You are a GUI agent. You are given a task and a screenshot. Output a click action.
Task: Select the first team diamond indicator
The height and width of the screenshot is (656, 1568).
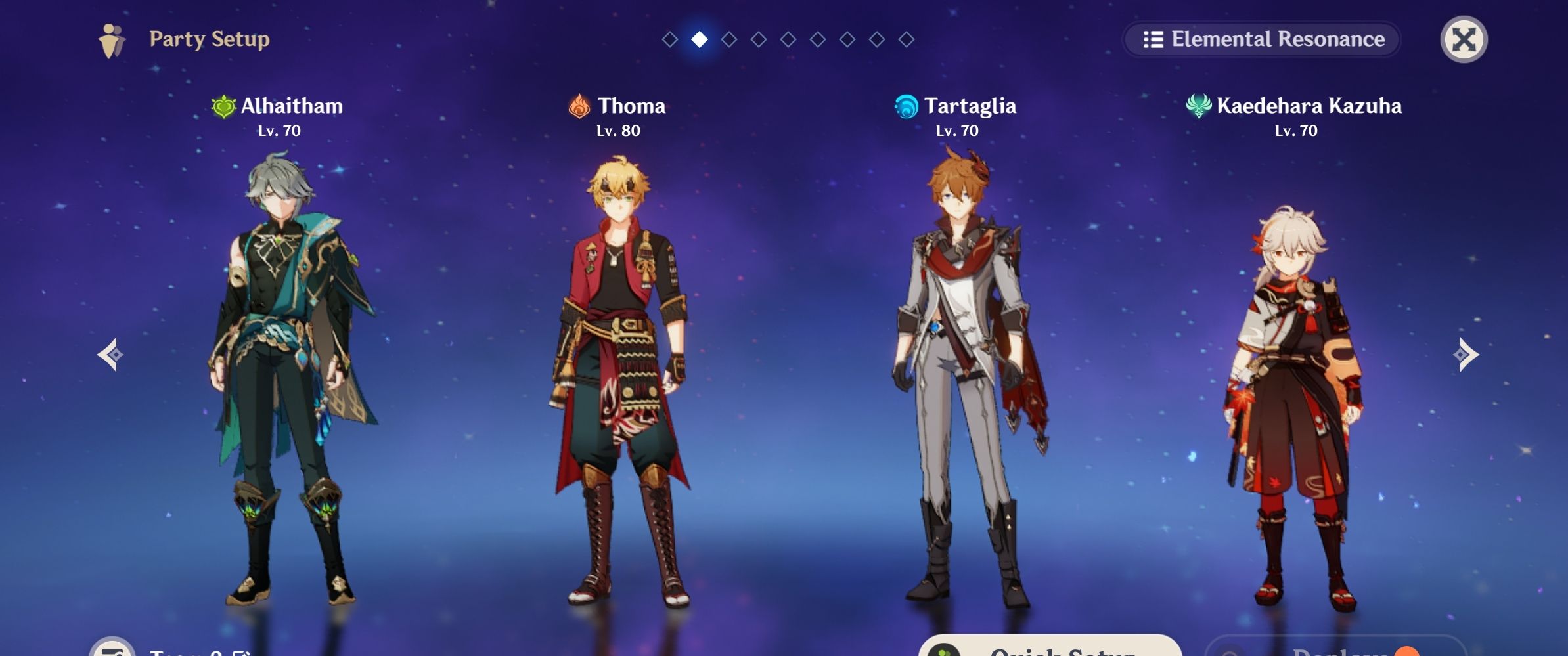(669, 40)
